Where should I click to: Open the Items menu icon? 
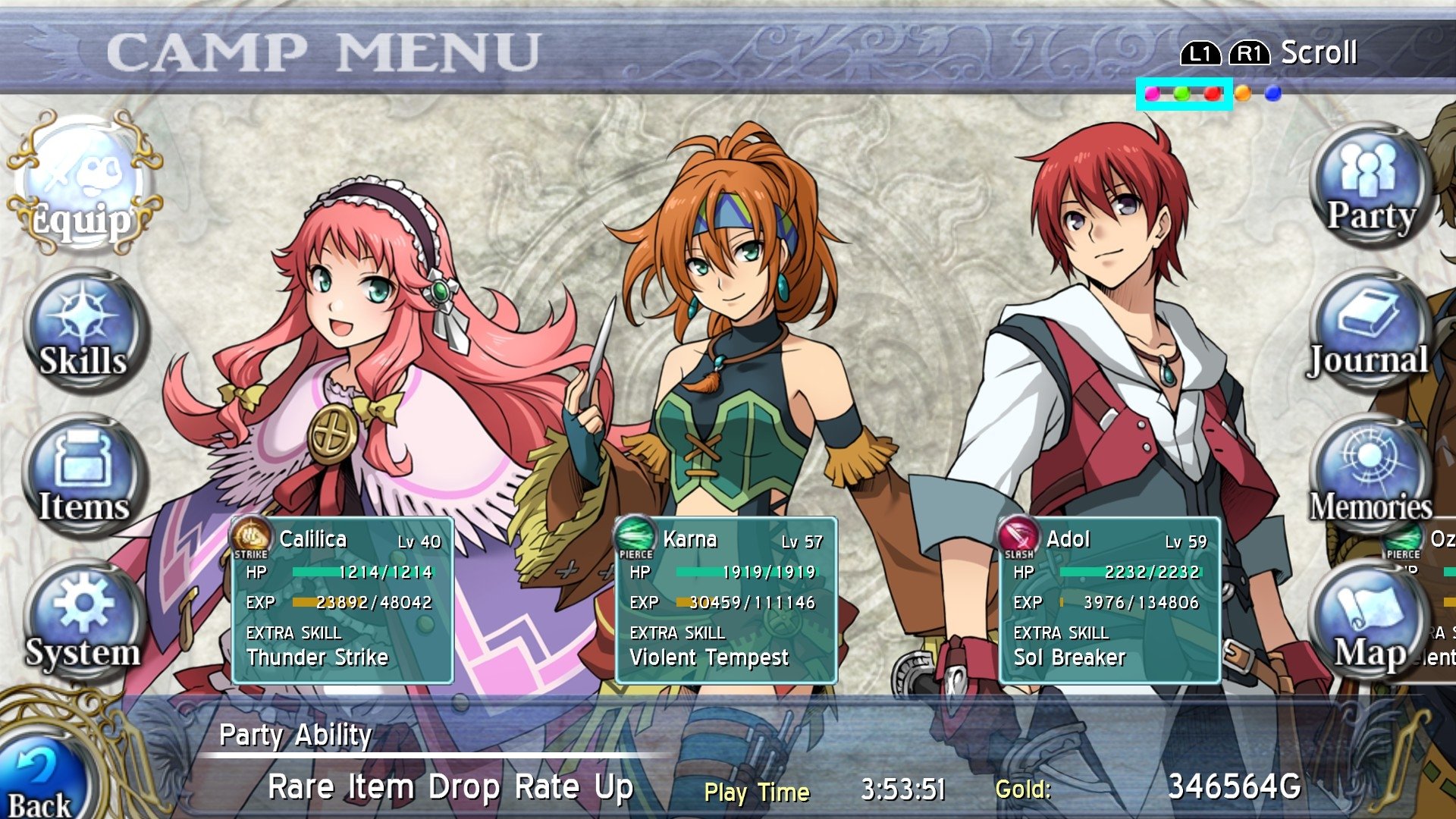tap(83, 478)
